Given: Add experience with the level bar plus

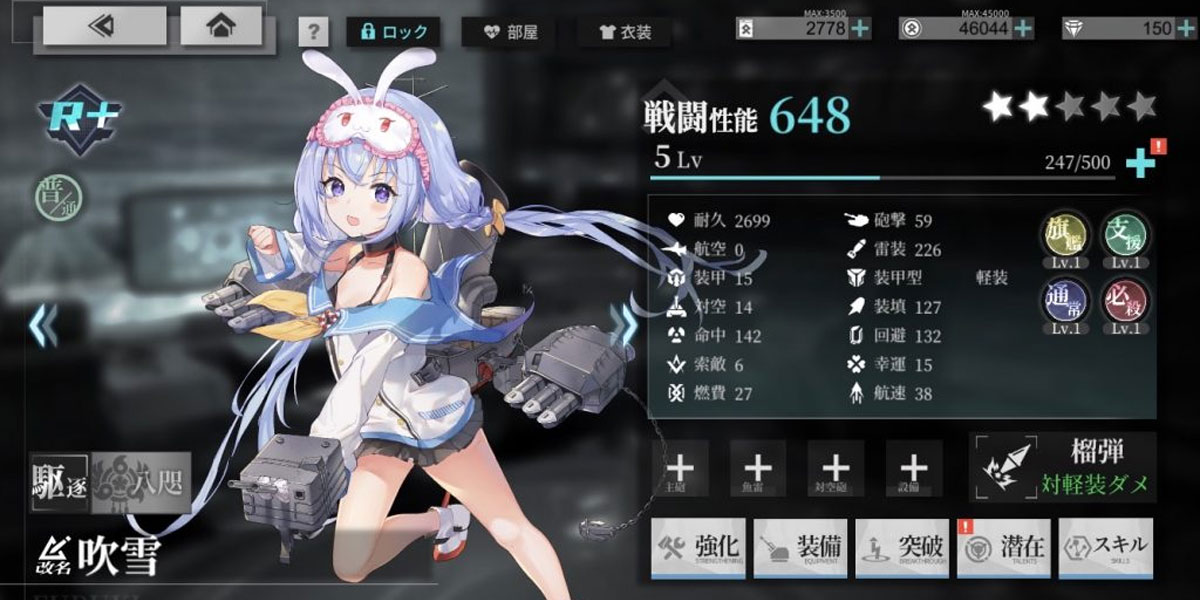Looking at the screenshot, I should pyautogui.click(x=1139, y=163).
